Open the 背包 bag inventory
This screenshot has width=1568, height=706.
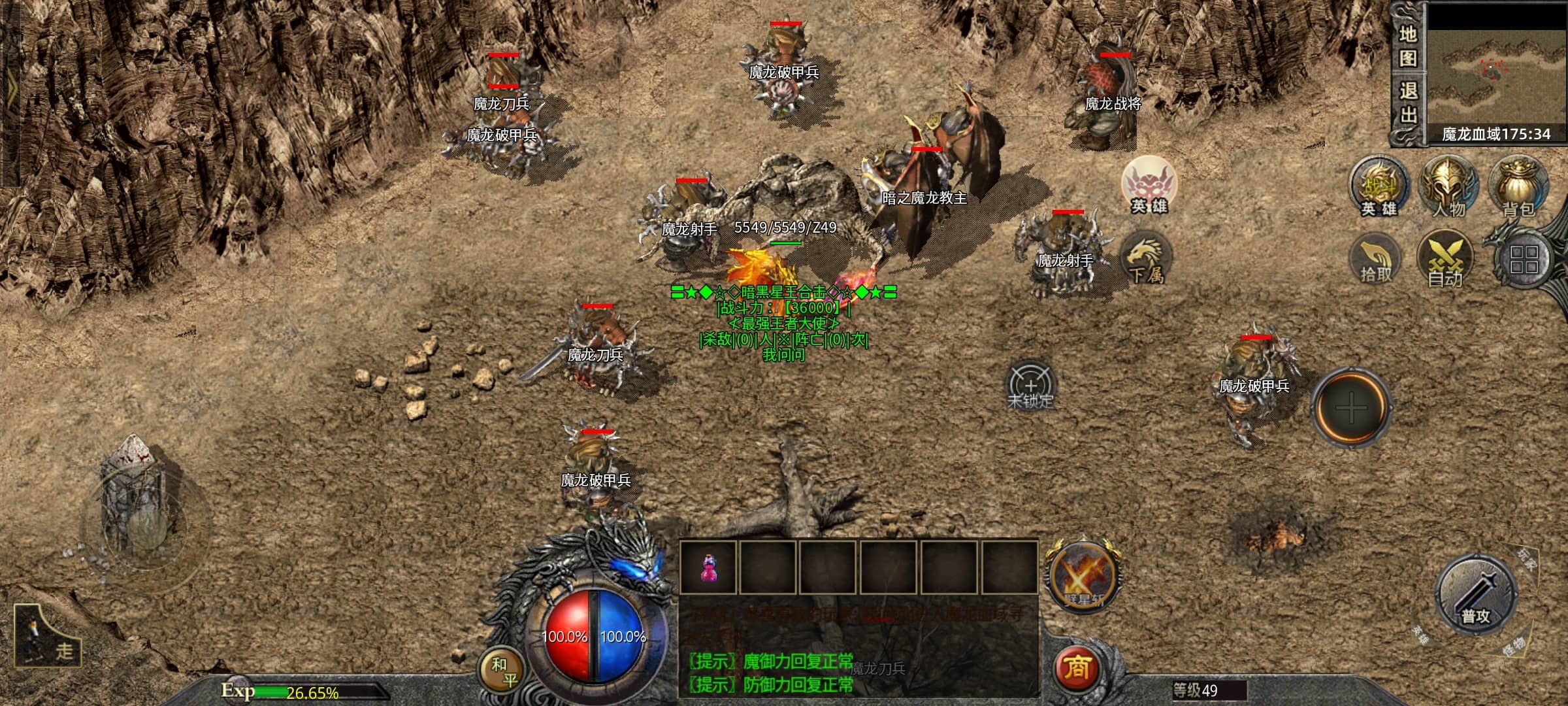click(1518, 186)
